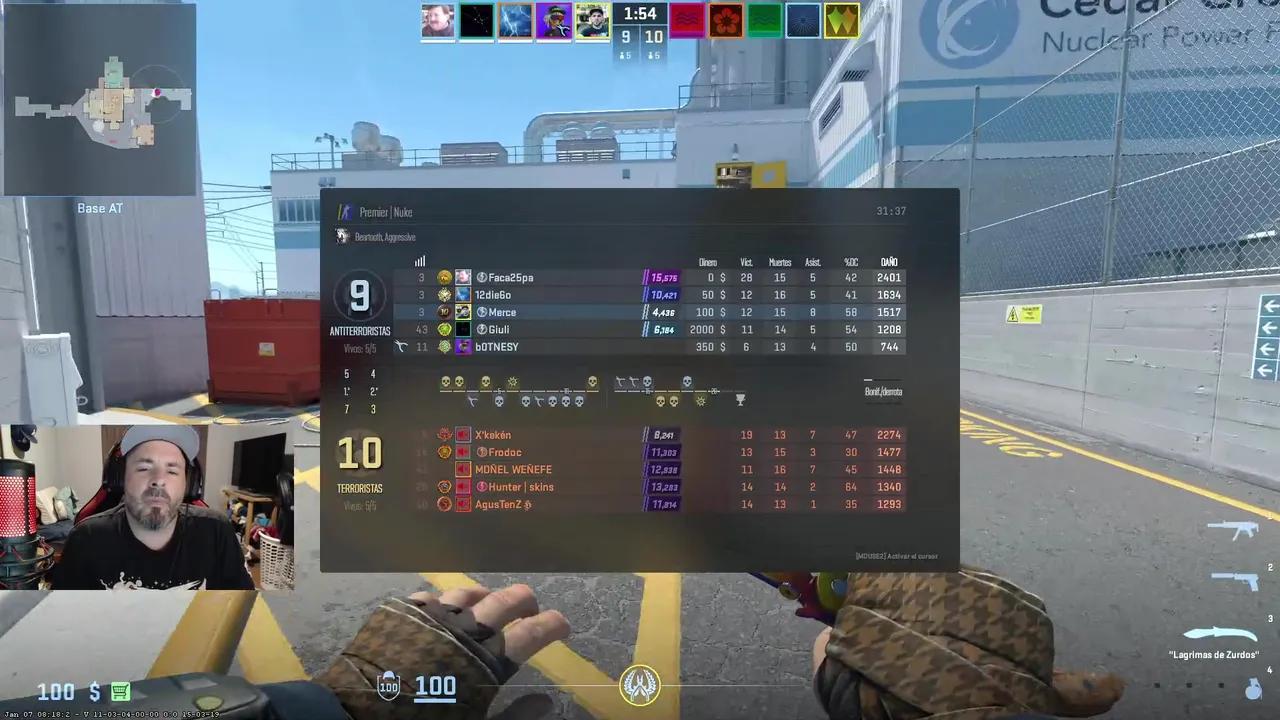The image size is (1280, 720).
Task: Click the grenade icon at the bottom right
Action: pyautogui.click(x=1253, y=688)
